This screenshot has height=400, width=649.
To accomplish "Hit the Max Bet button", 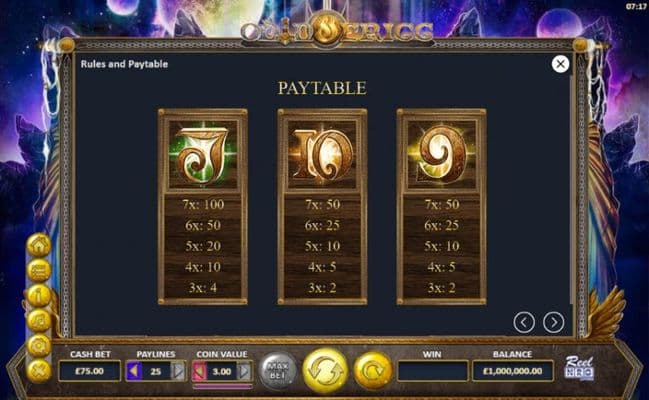I will 279,371.
